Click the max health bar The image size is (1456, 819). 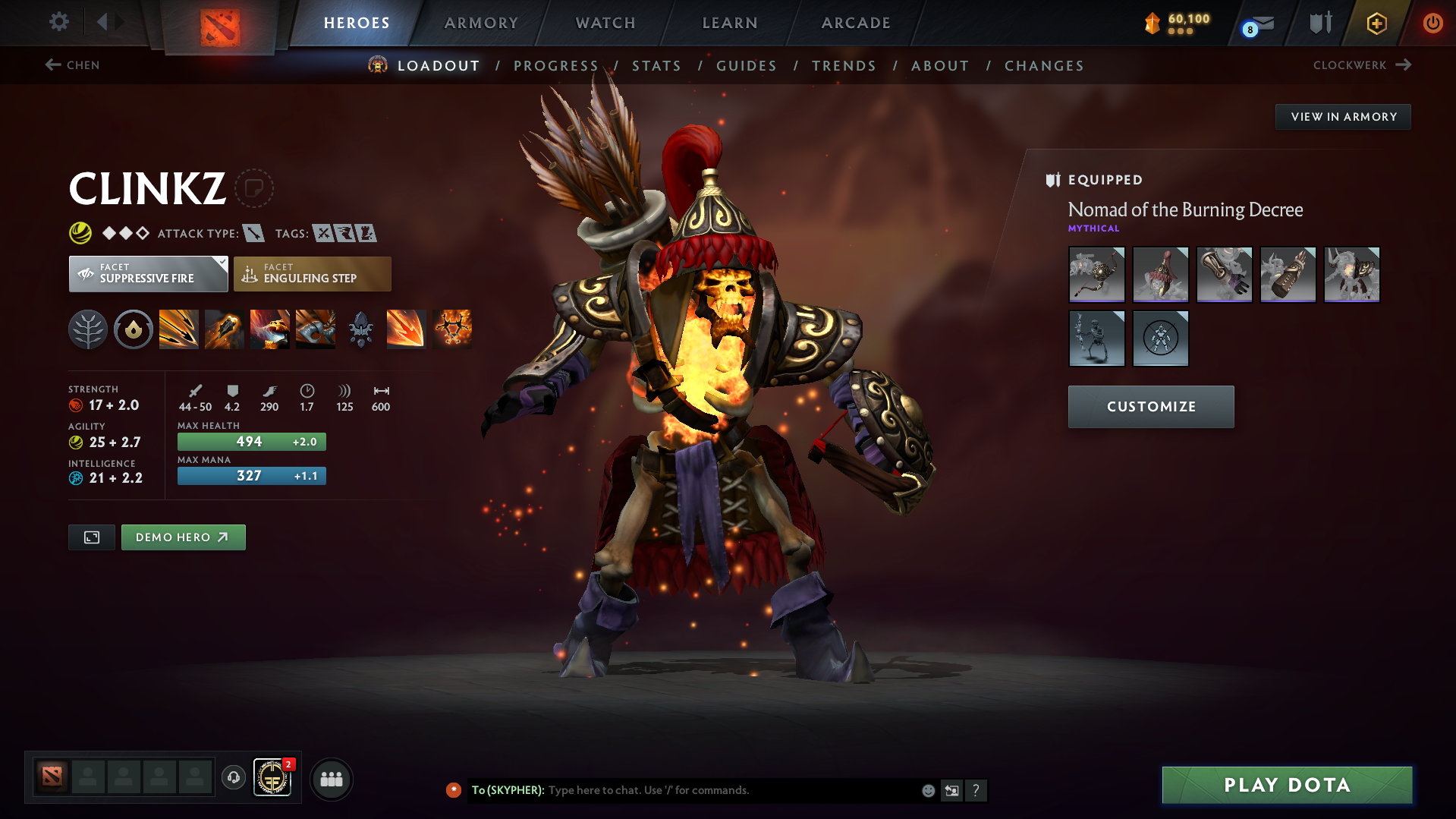[251, 441]
